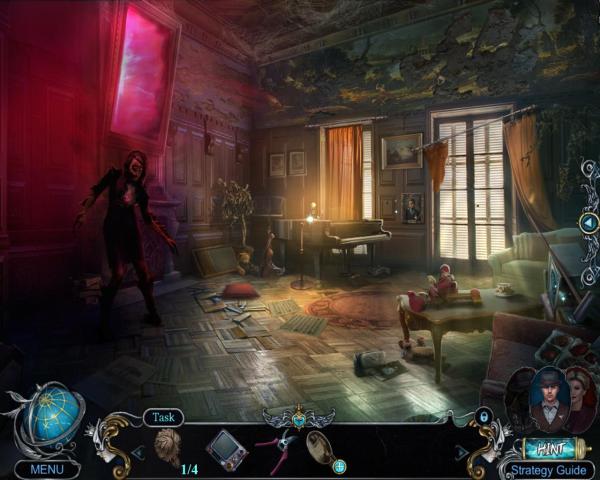Image resolution: width=600 pixels, height=480 pixels.
Task: Click the detective character portrait
Action: (x=549, y=398)
